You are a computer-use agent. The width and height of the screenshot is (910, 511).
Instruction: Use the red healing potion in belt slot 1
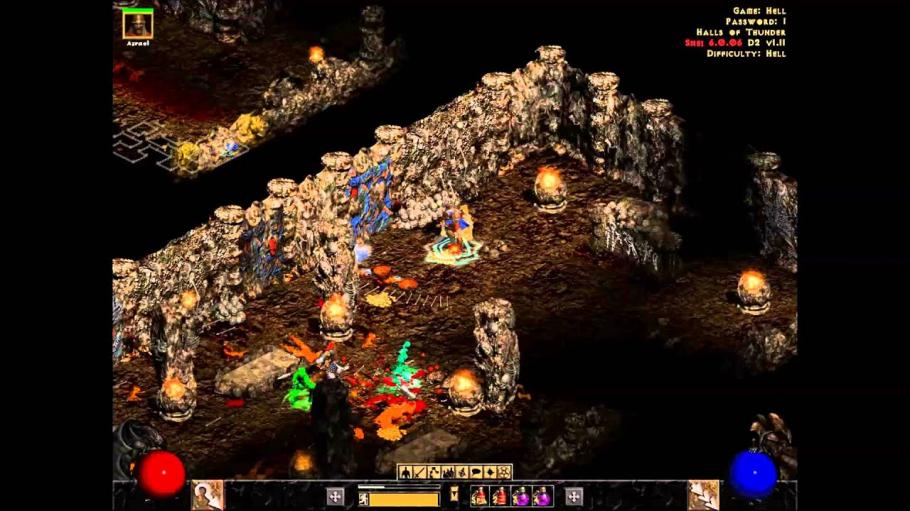coord(479,496)
